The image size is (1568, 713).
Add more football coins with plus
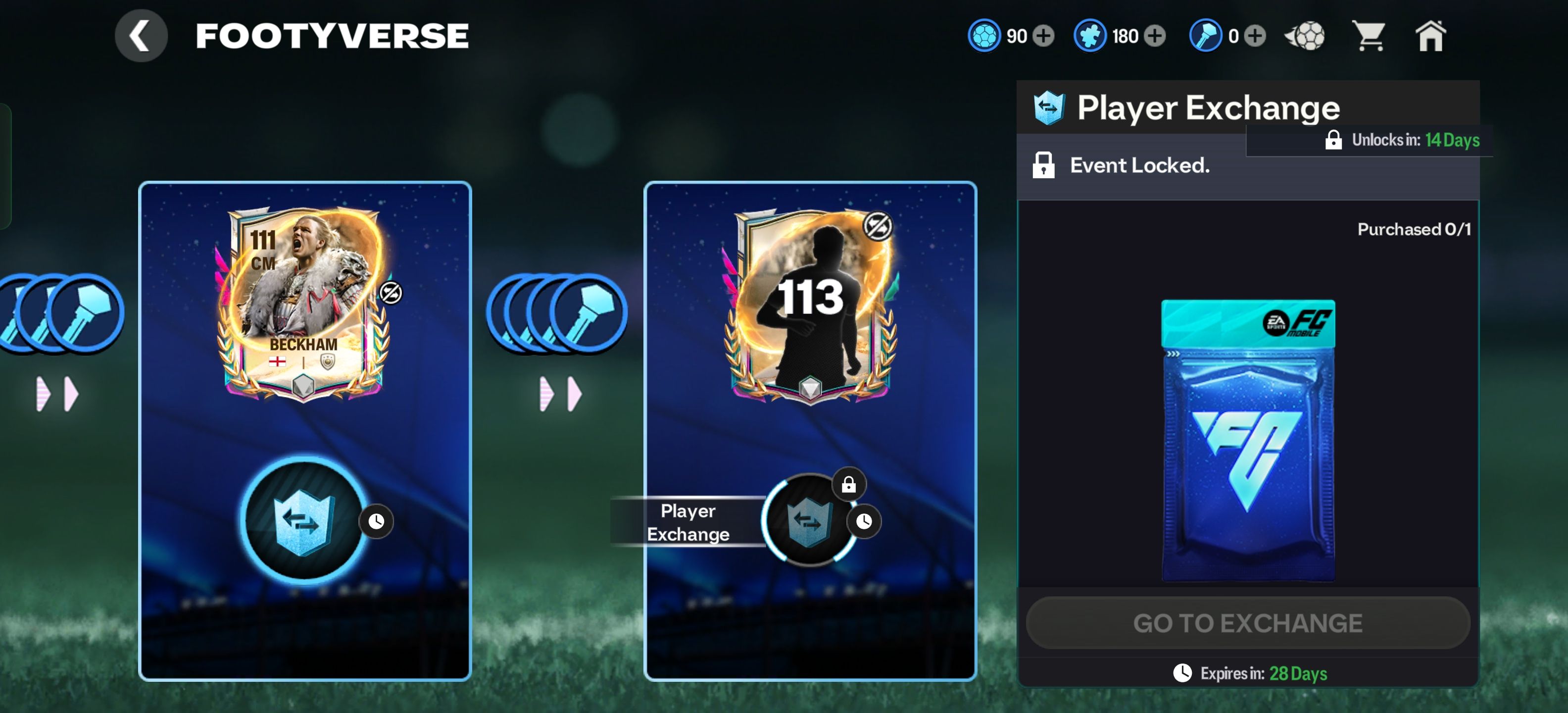pos(1044,36)
